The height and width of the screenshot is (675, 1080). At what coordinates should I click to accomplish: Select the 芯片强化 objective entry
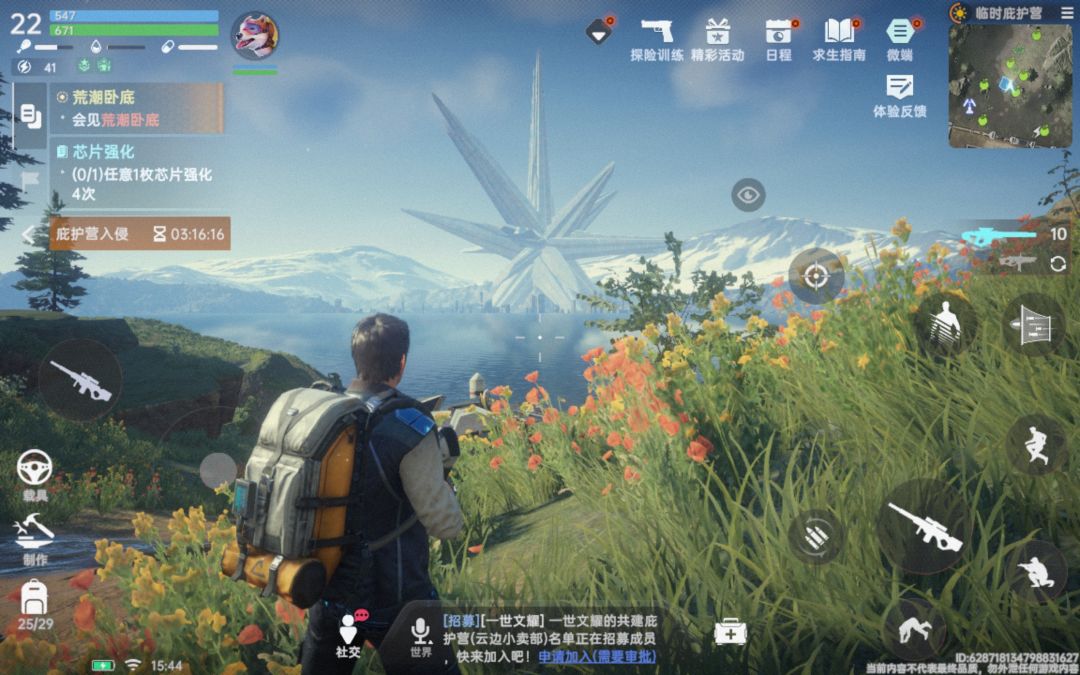point(137,172)
